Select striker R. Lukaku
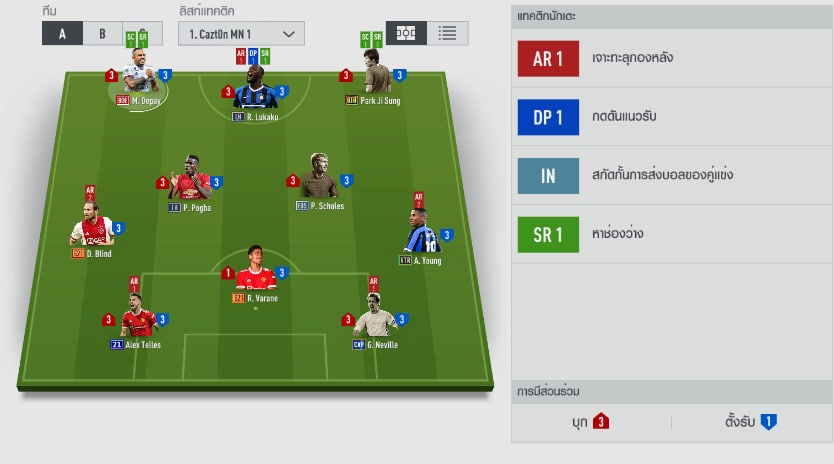 pyautogui.click(x=255, y=94)
